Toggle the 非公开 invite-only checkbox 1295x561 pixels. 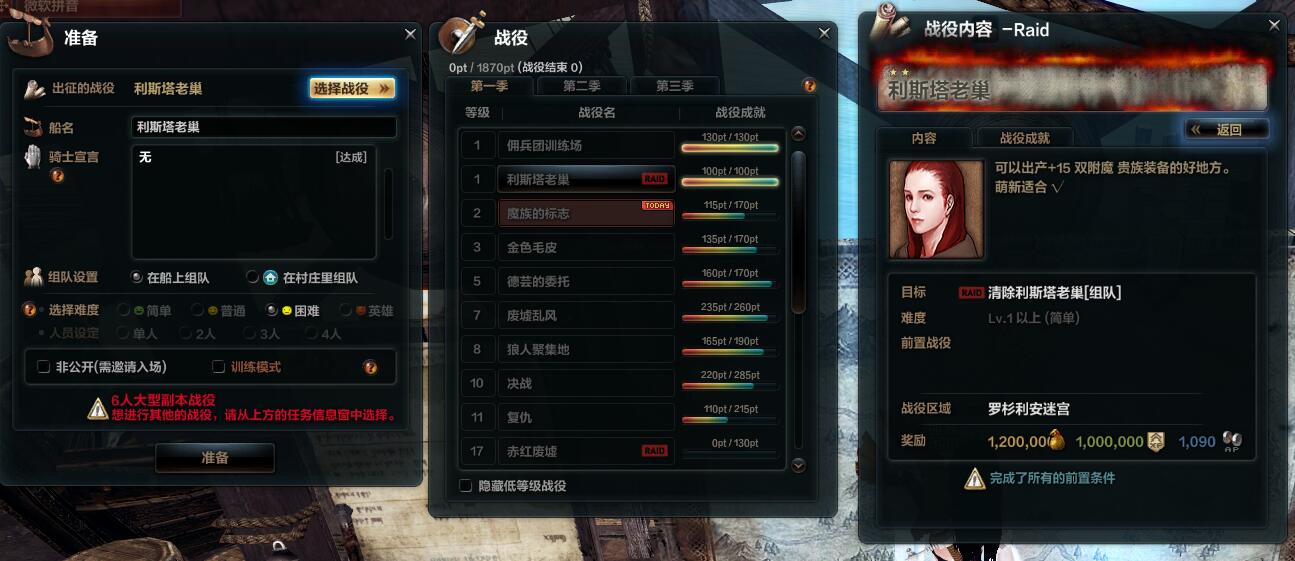point(44,367)
